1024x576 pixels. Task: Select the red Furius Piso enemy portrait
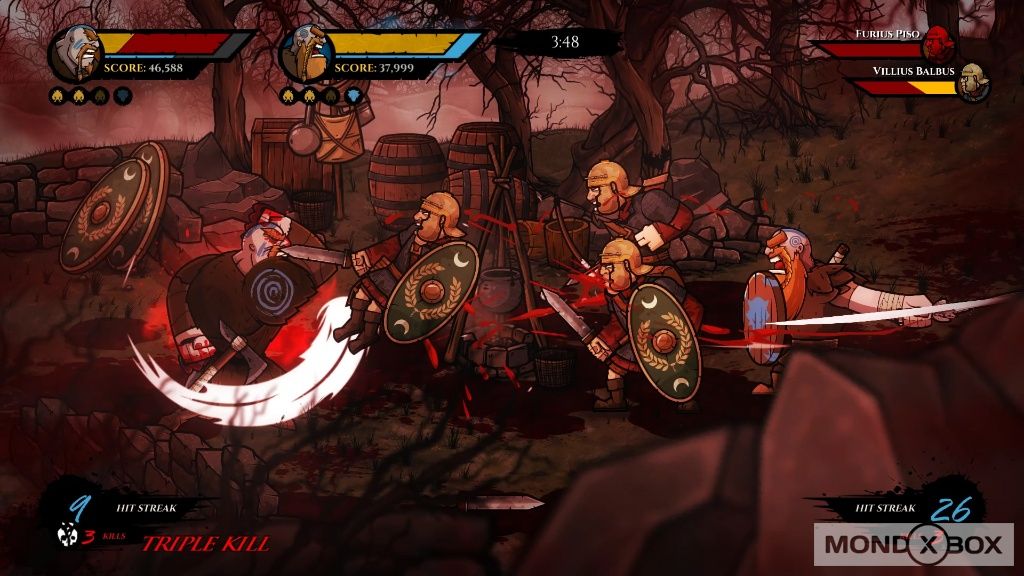(x=935, y=44)
